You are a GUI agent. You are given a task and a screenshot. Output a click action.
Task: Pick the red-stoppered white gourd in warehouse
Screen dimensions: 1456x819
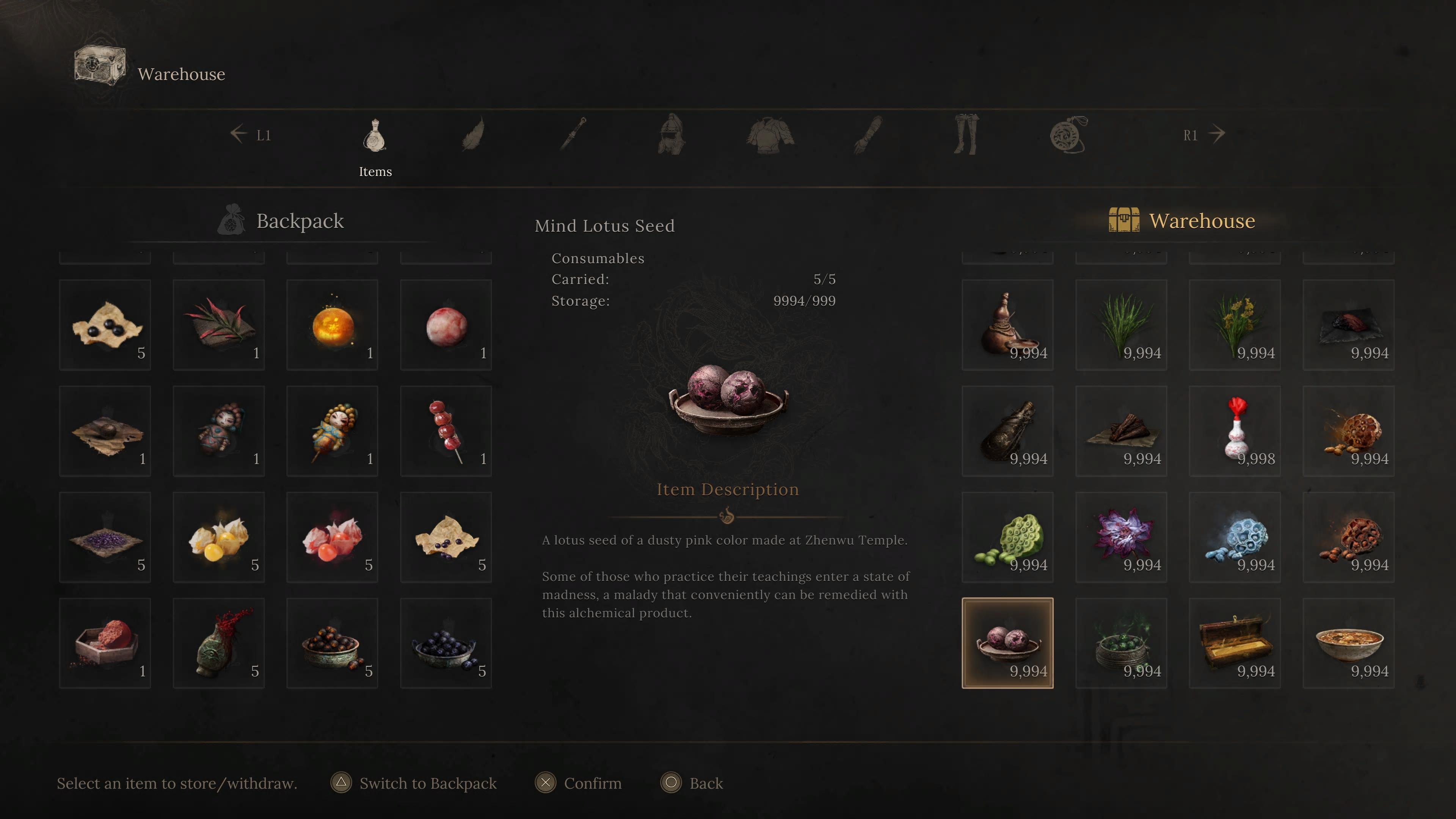point(1235,431)
